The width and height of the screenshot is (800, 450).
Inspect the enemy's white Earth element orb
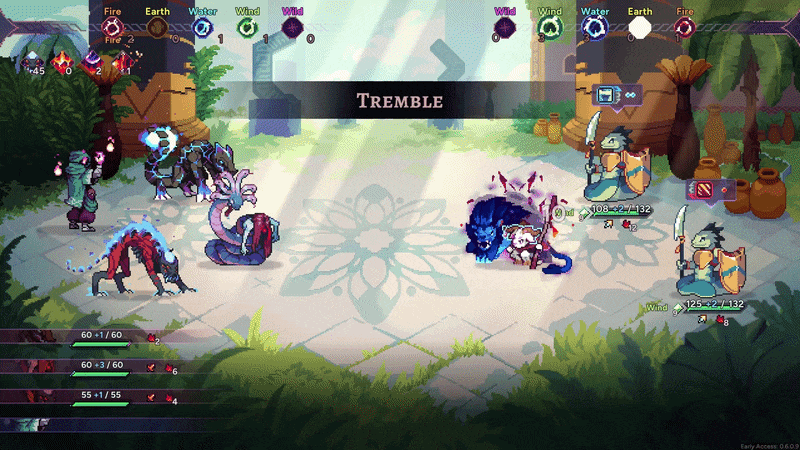pyautogui.click(x=640, y=29)
